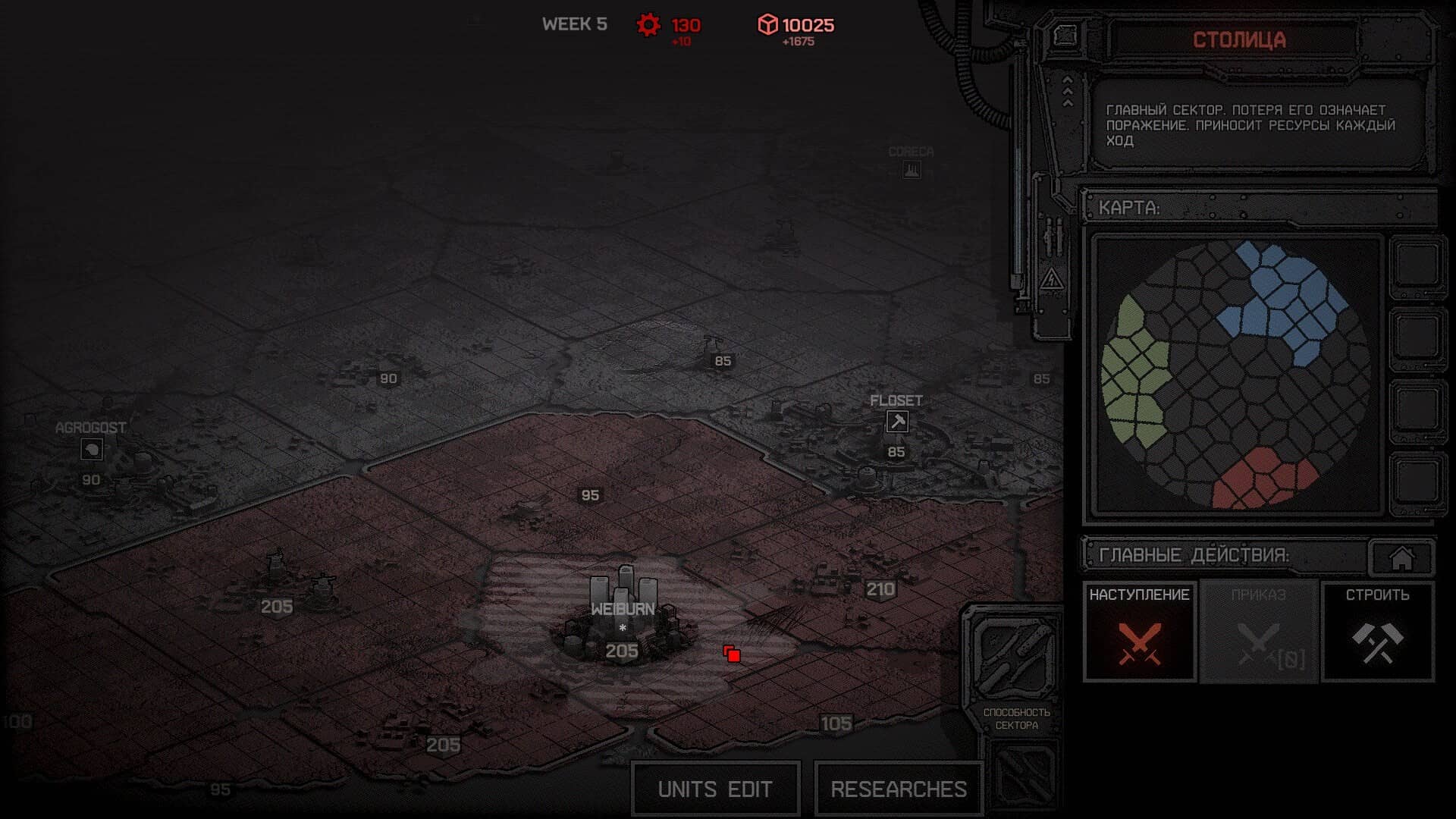Open the Researches screen

(899, 789)
